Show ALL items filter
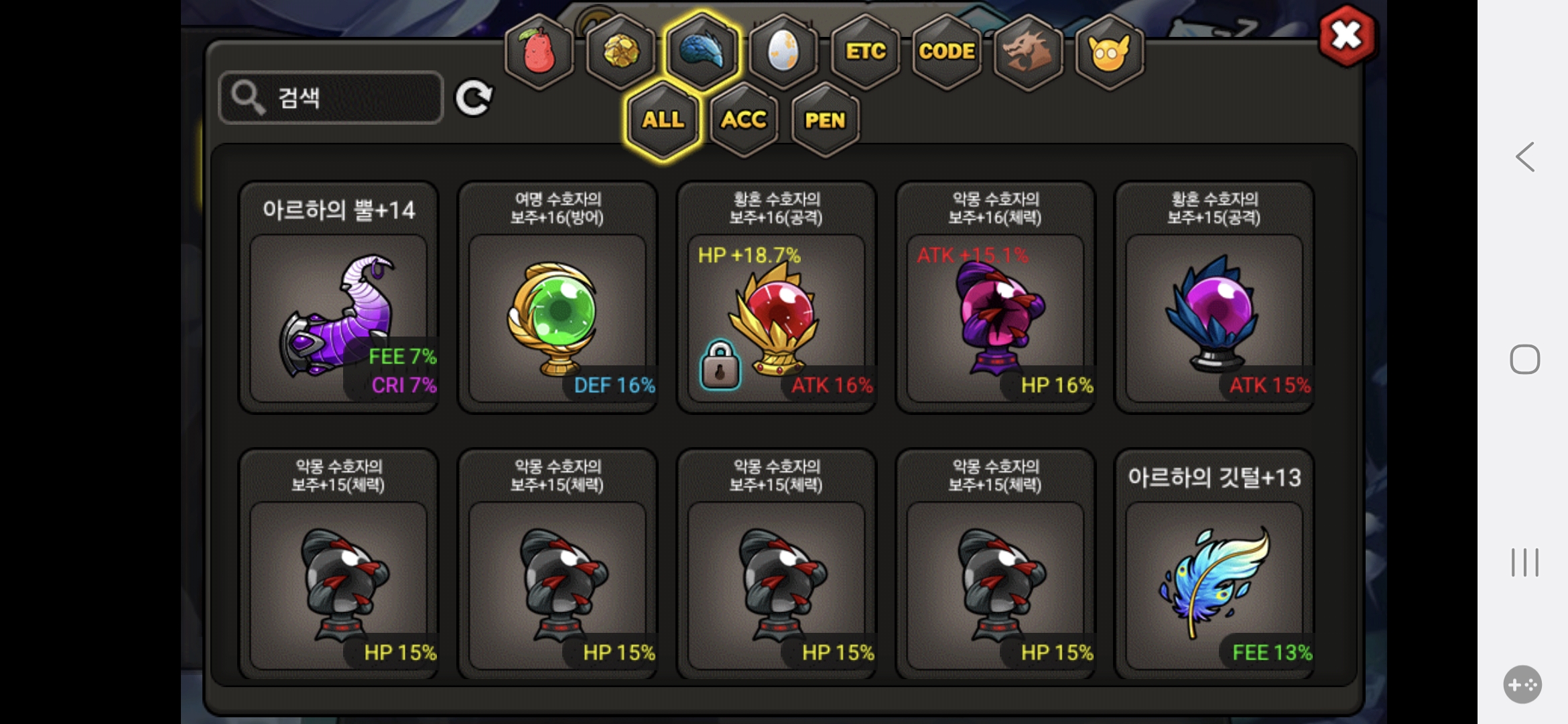Image resolution: width=1568 pixels, height=724 pixels. pyautogui.click(x=663, y=120)
